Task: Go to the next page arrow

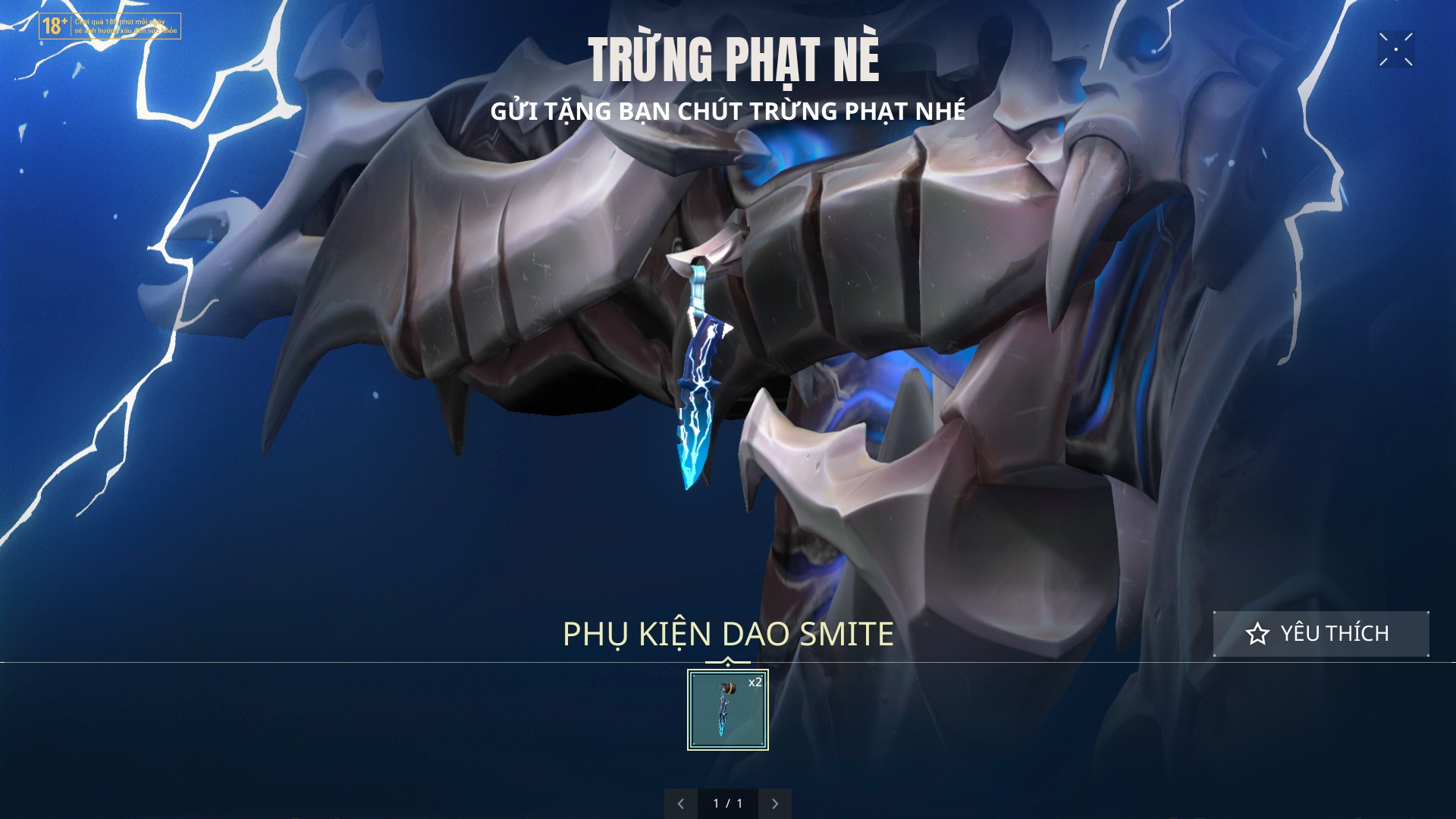Action: pyautogui.click(x=775, y=803)
